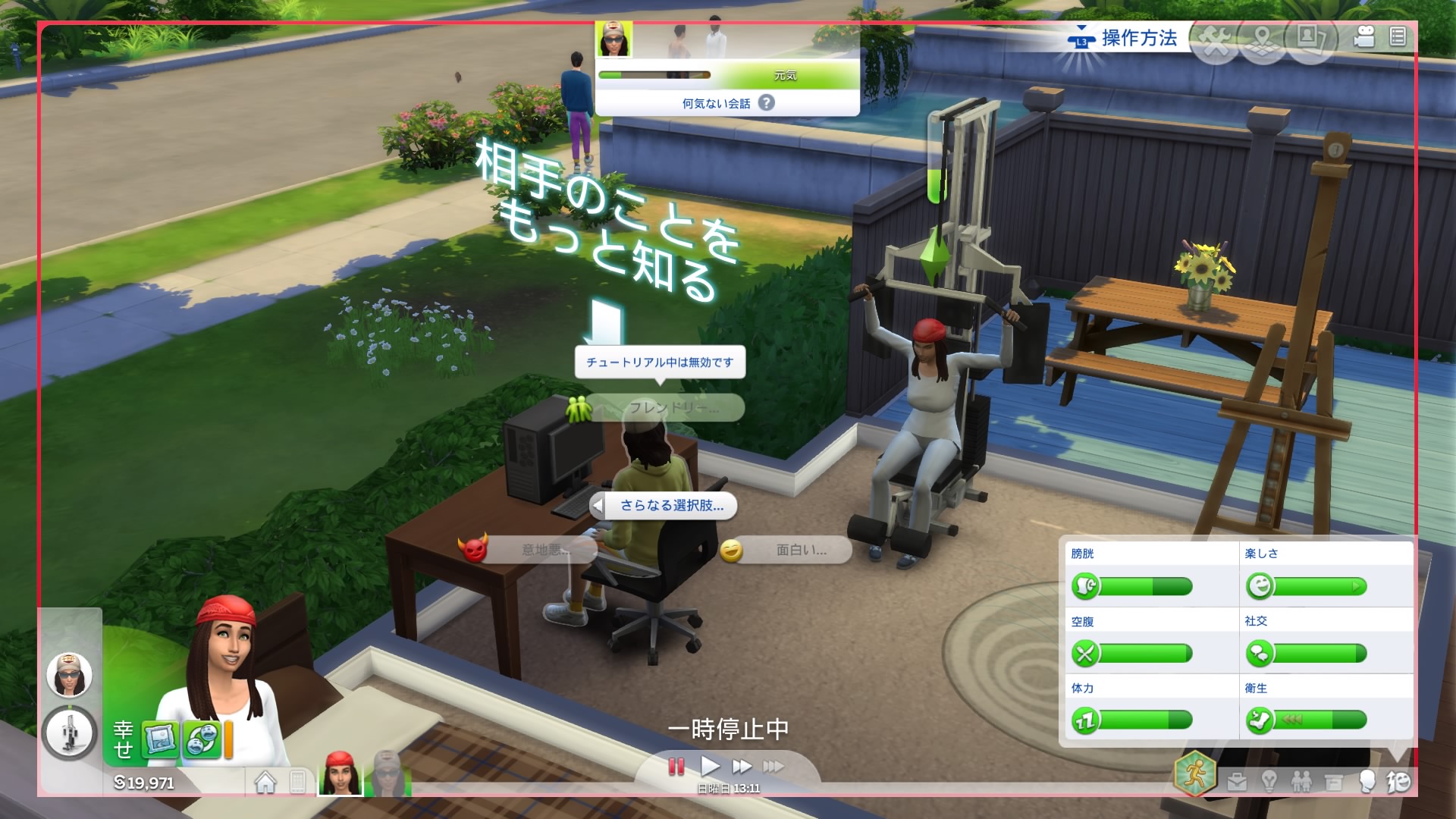Open the relationships panel with two figures
This screenshot has height=819, width=1456.
[x=1301, y=781]
